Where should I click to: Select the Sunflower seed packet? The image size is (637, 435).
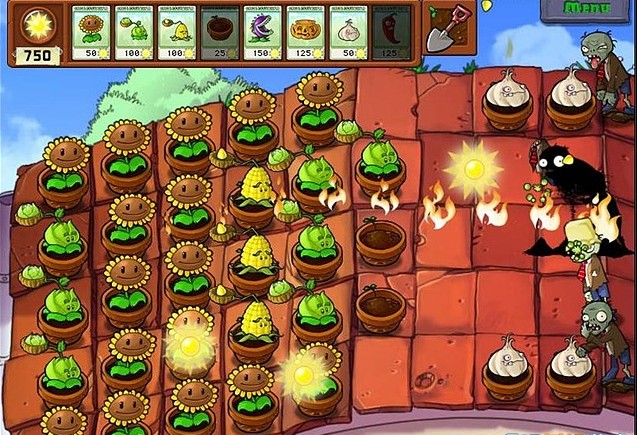(92, 32)
